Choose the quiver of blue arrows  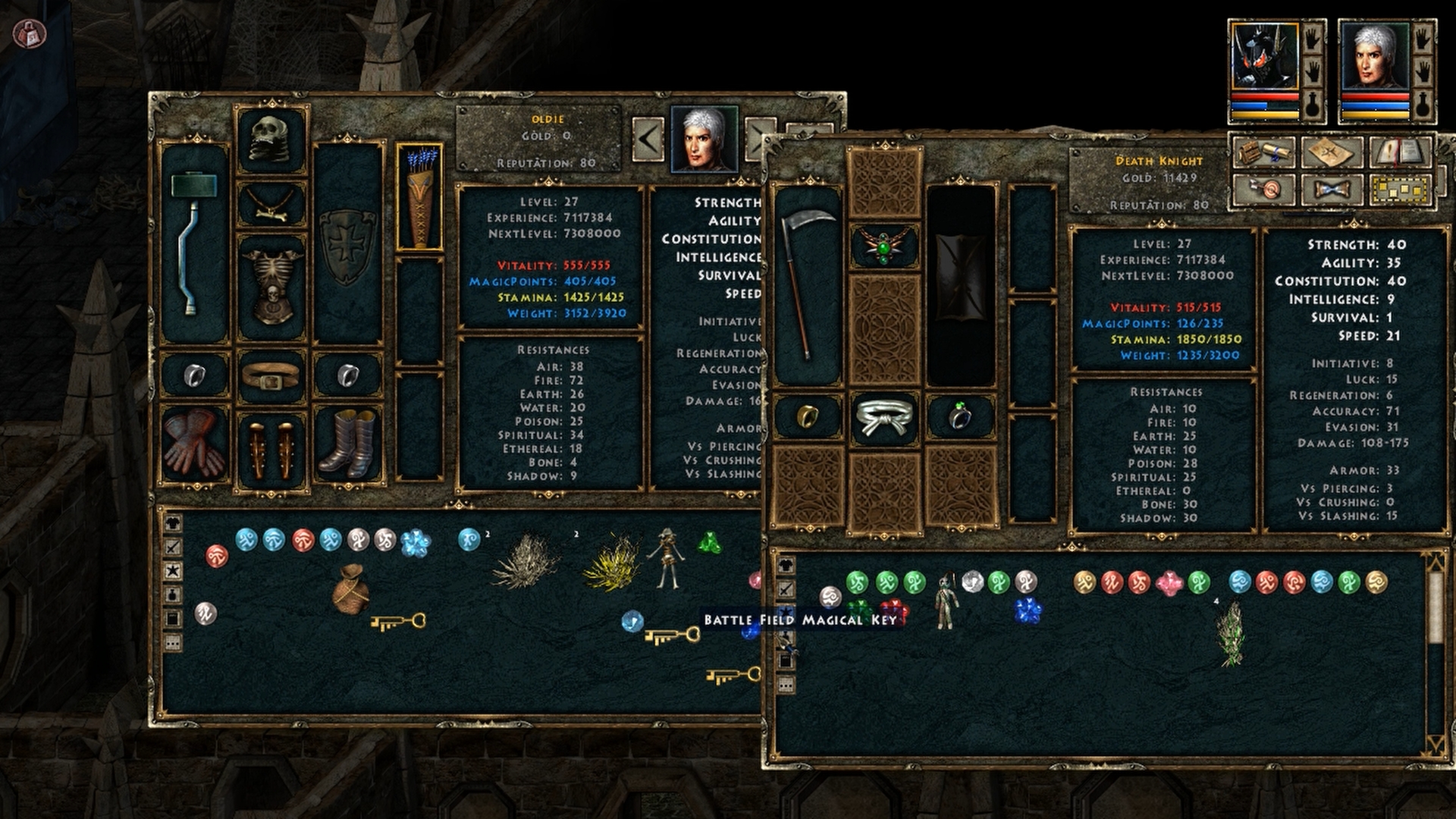[419, 197]
